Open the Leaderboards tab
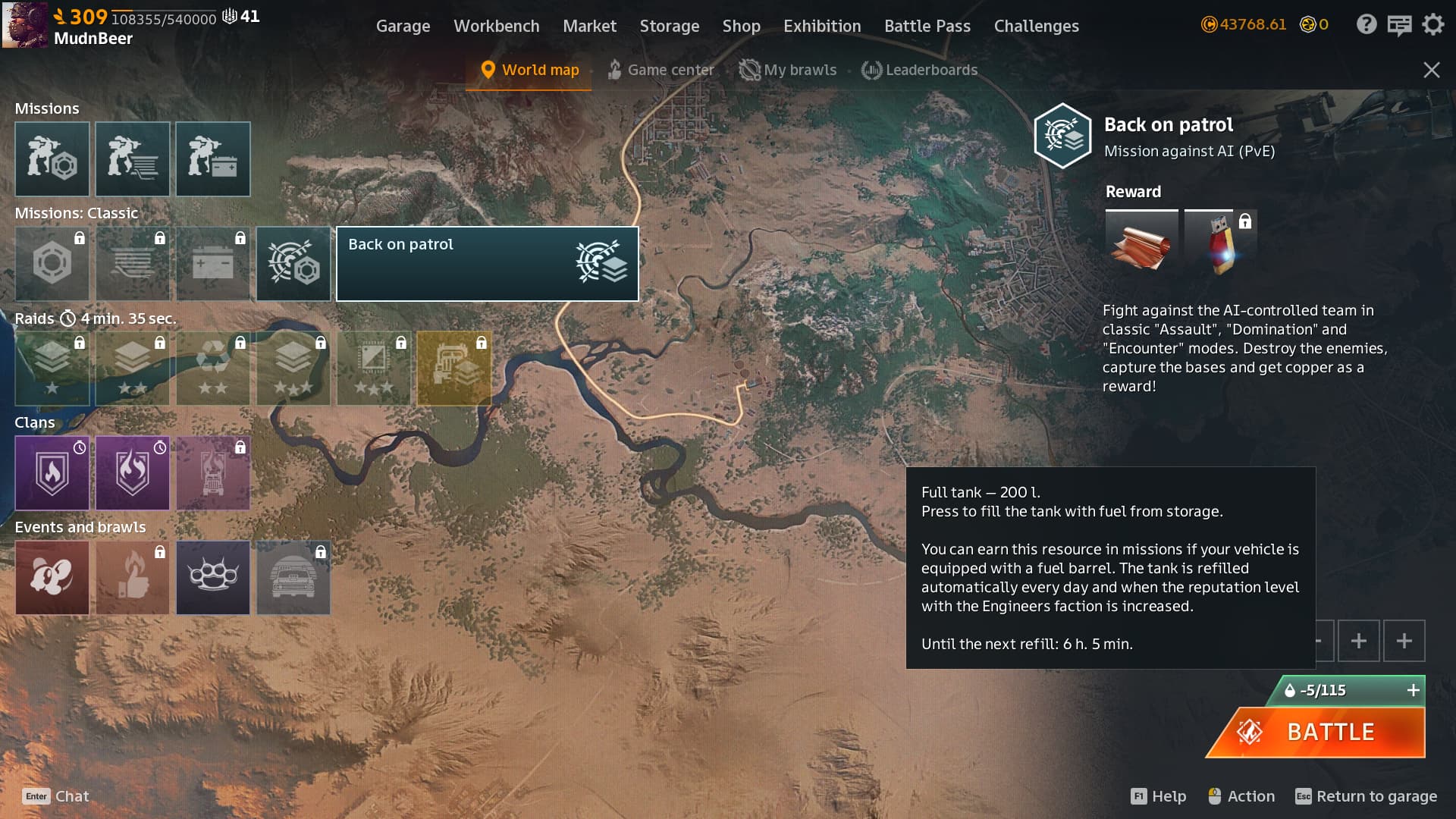This screenshot has width=1456, height=819. (919, 70)
